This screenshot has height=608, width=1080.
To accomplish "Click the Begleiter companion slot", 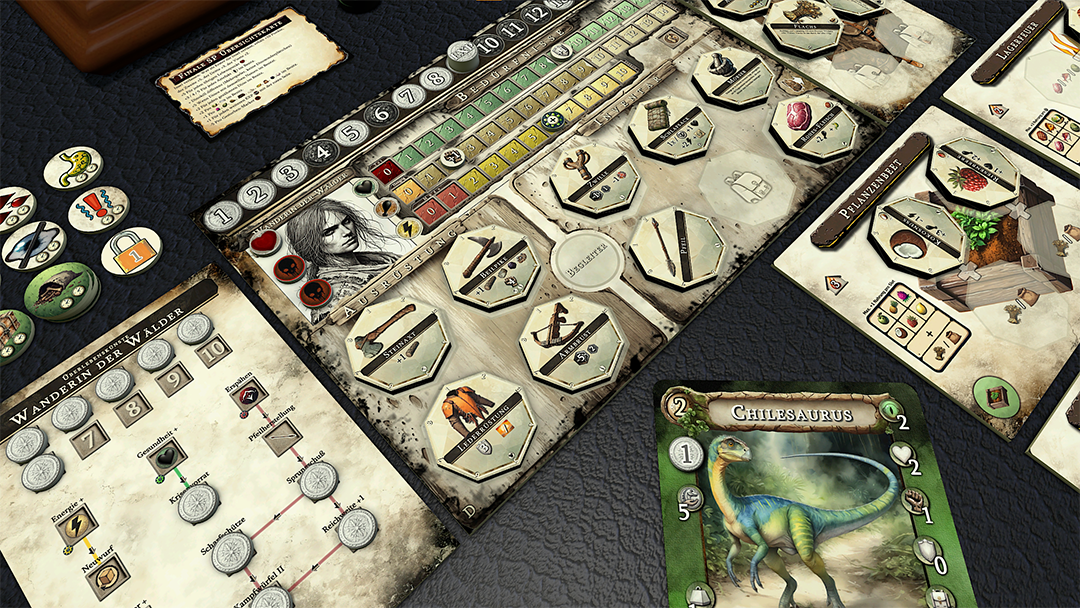I will 587,262.
